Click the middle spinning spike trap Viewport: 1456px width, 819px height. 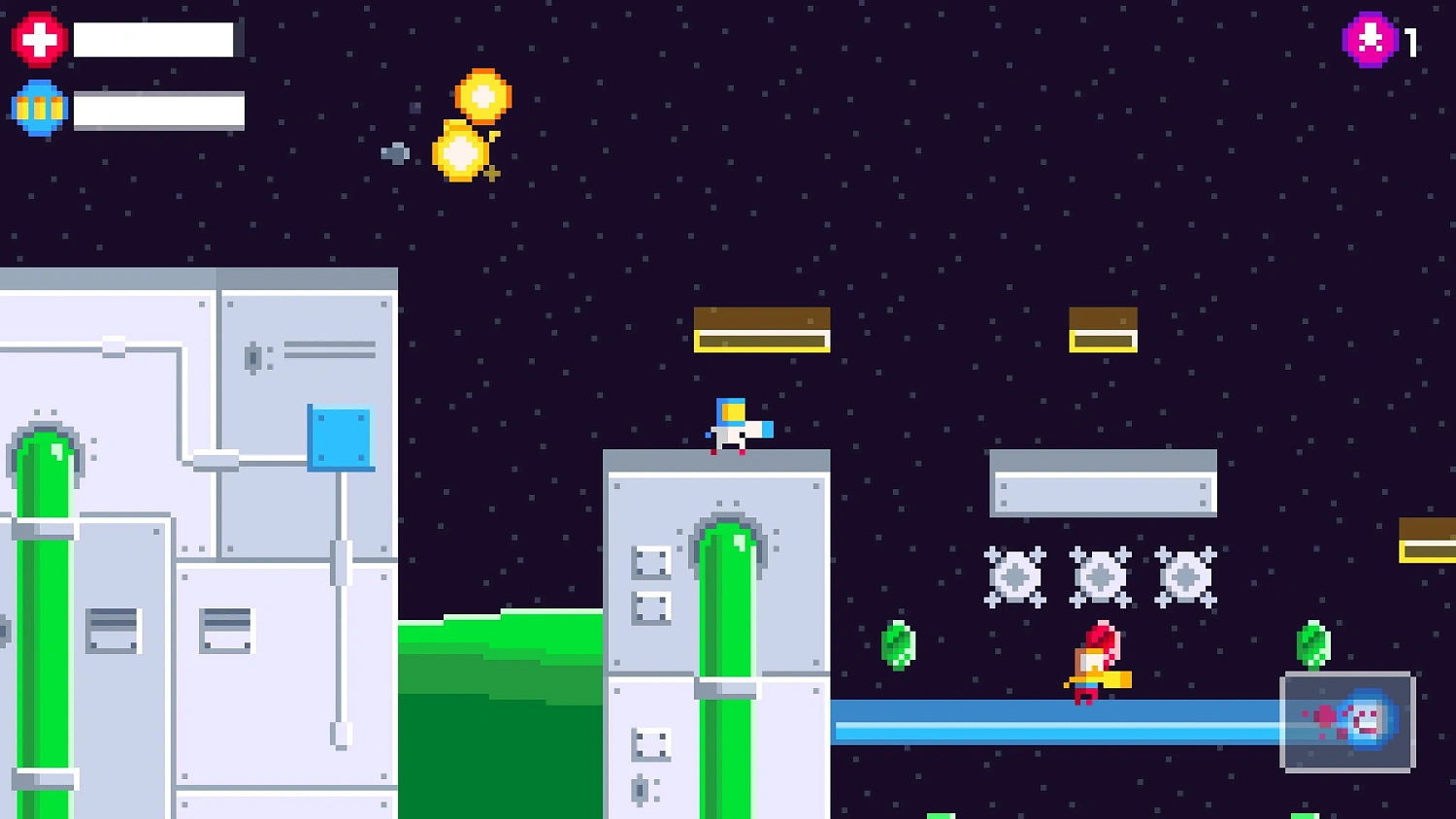pyautogui.click(x=1100, y=574)
